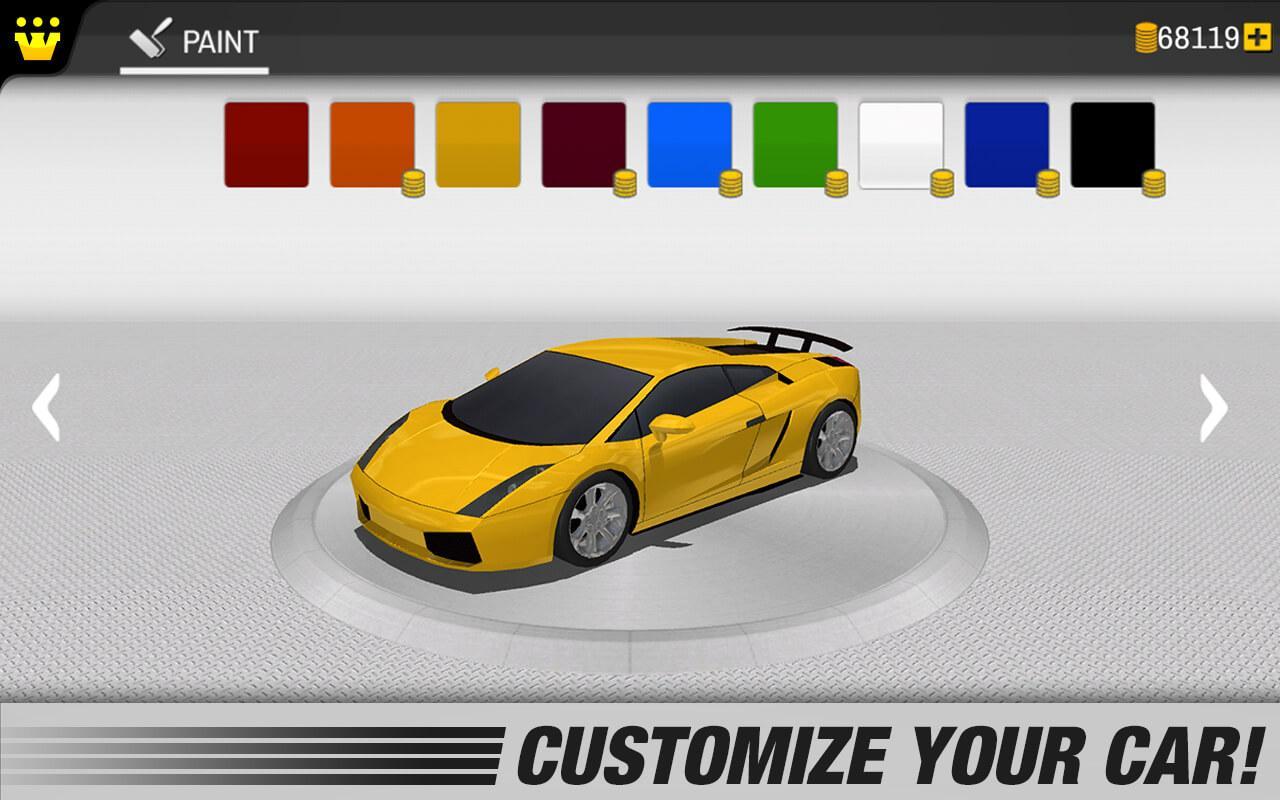Choose the orange paint swatch
Screen dimensions: 1280x800
tap(371, 145)
